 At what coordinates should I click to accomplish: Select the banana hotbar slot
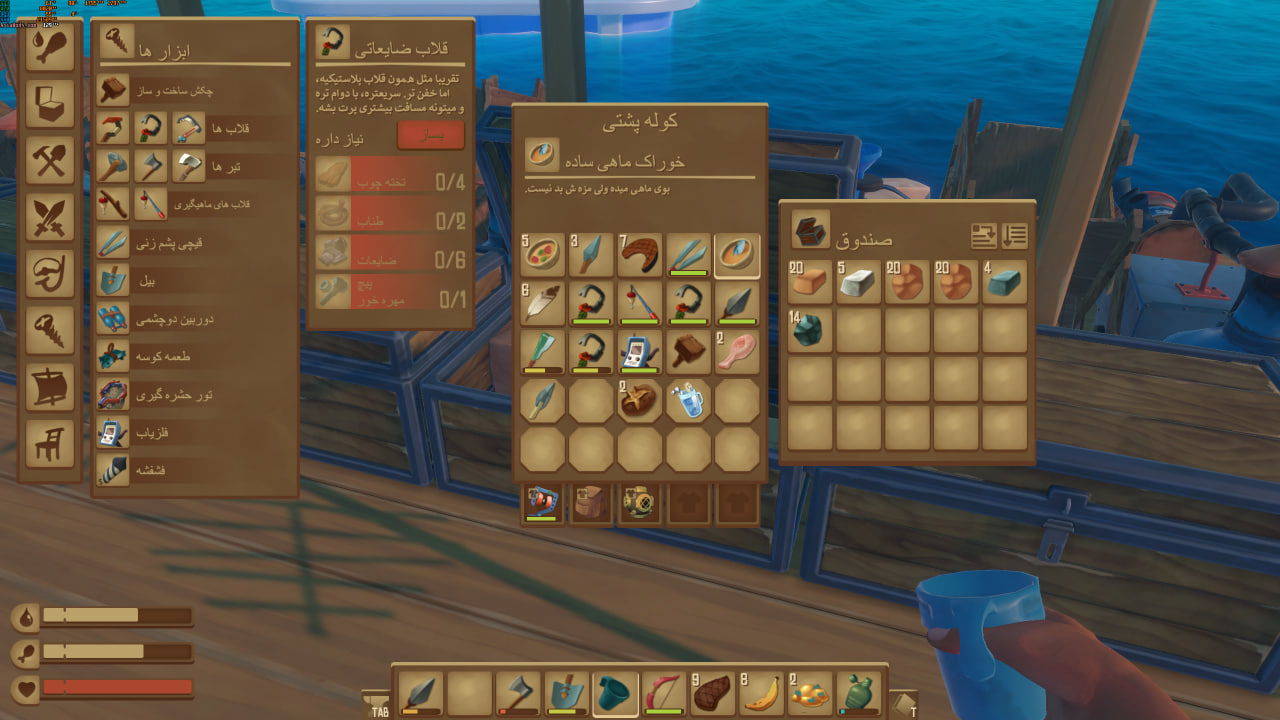pyautogui.click(x=761, y=693)
